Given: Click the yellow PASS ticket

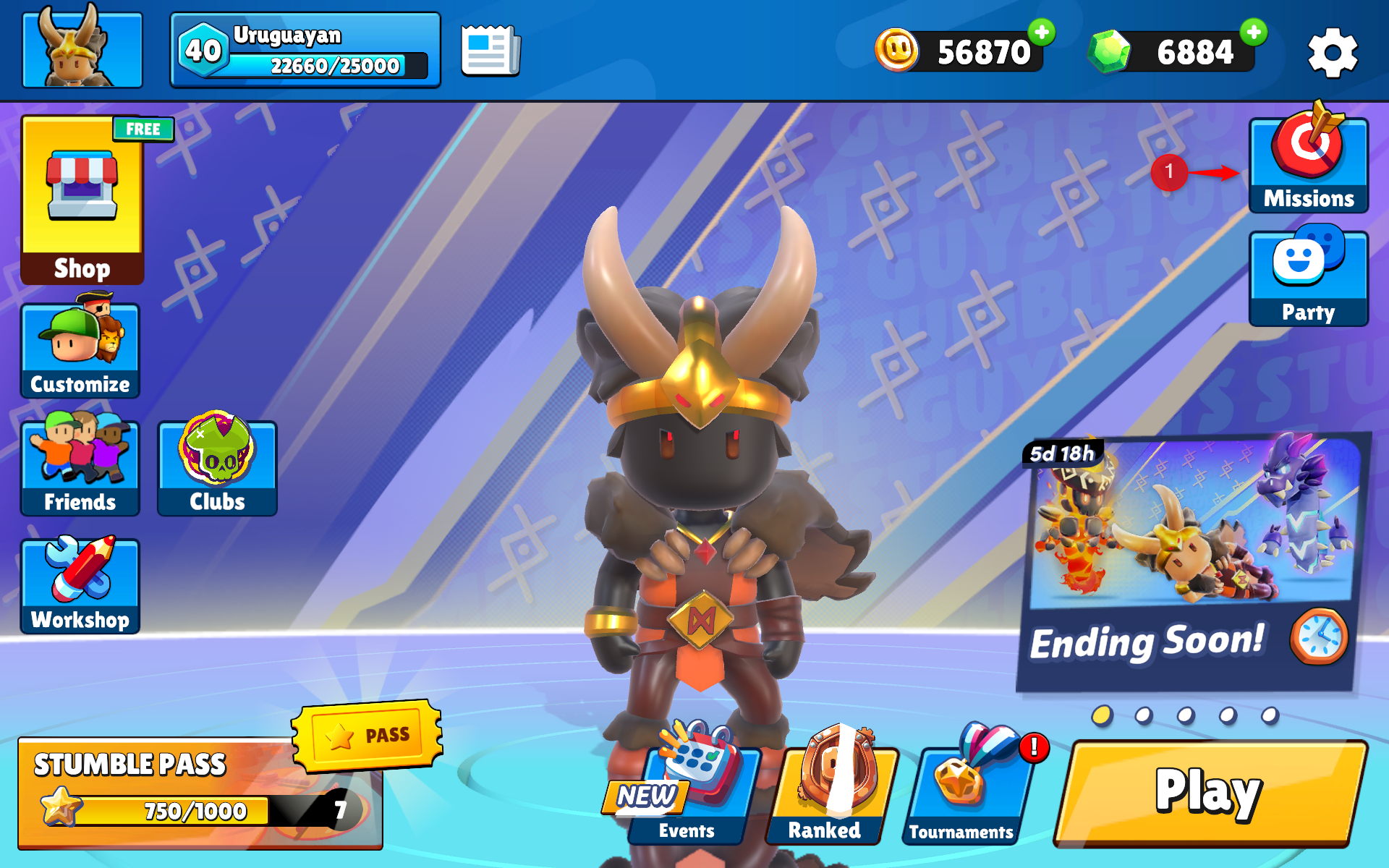Looking at the screenshot, I should [x=368, y=736].
